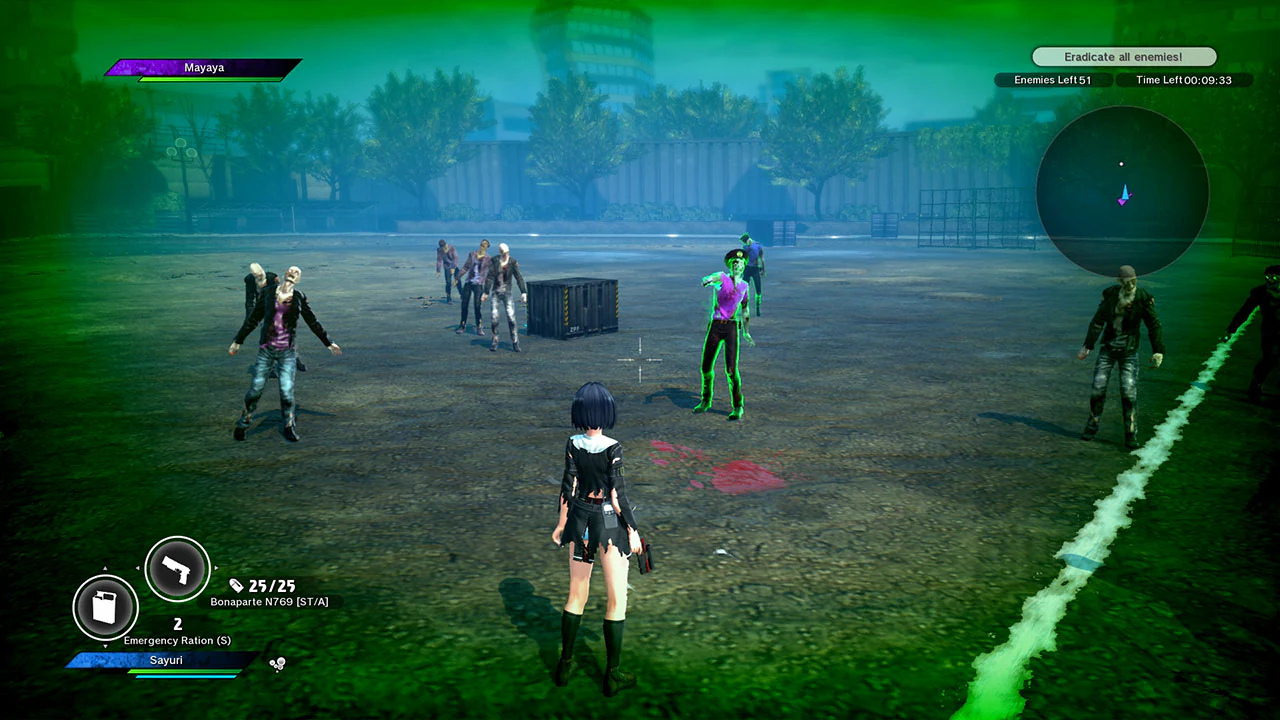Click the Eradicate all enemies! objective banner
The image size is (1280, 720).
pyautogui.click(x=1123, y=57)
